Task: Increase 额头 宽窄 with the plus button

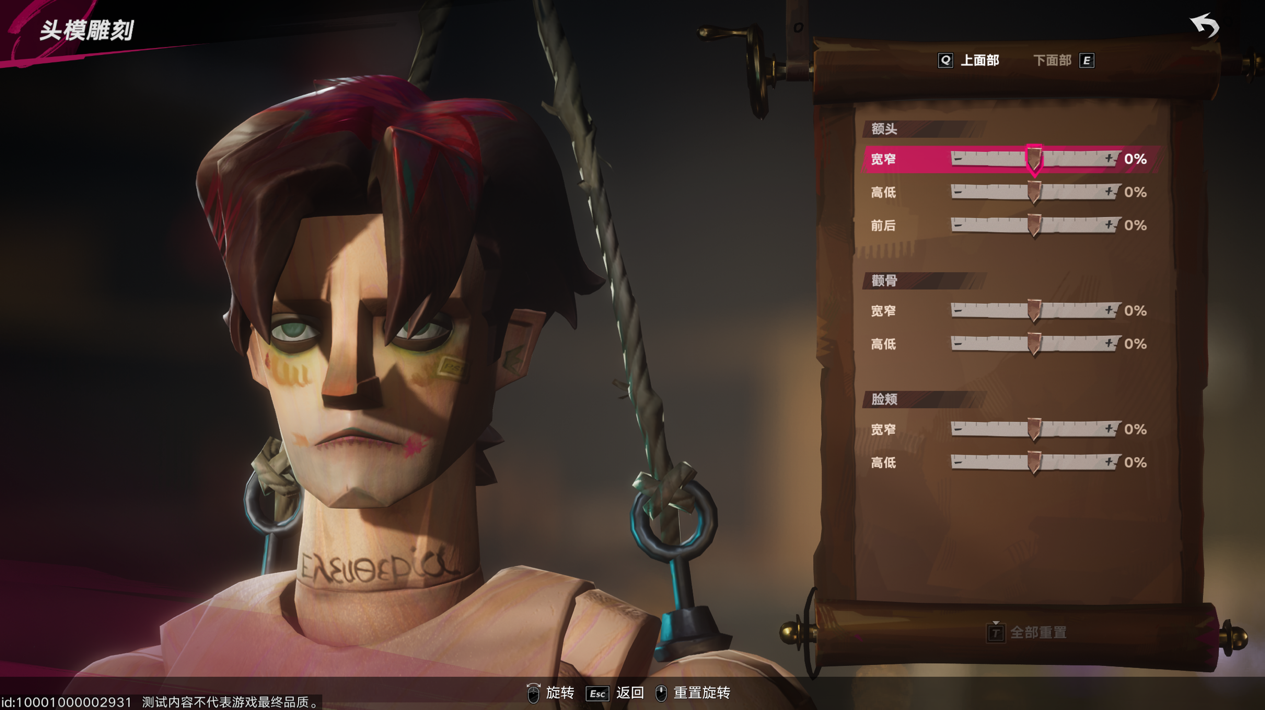Action: tap(1109, 159)
